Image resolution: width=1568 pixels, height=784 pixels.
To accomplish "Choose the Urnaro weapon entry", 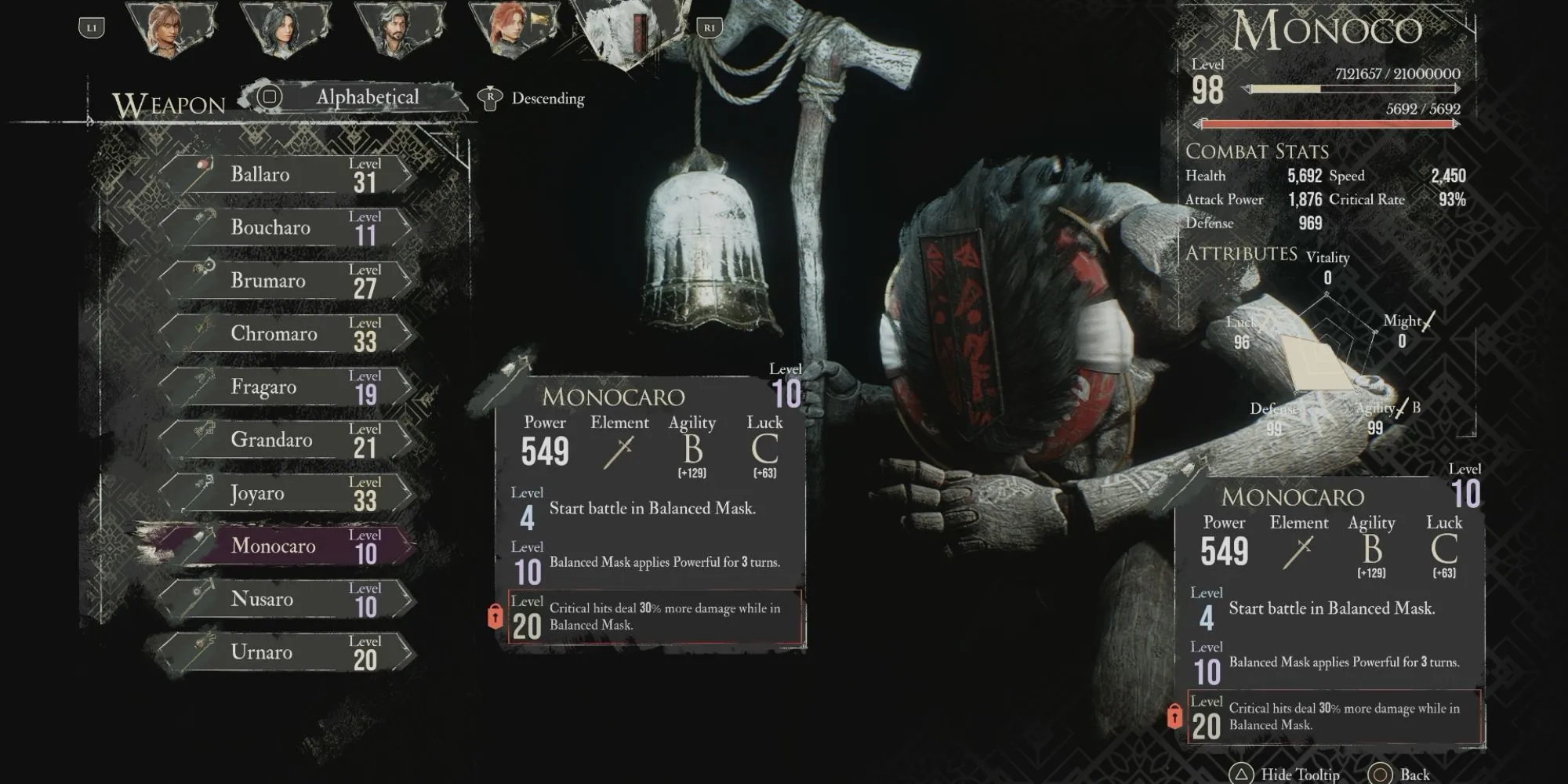I will point(286,652).
